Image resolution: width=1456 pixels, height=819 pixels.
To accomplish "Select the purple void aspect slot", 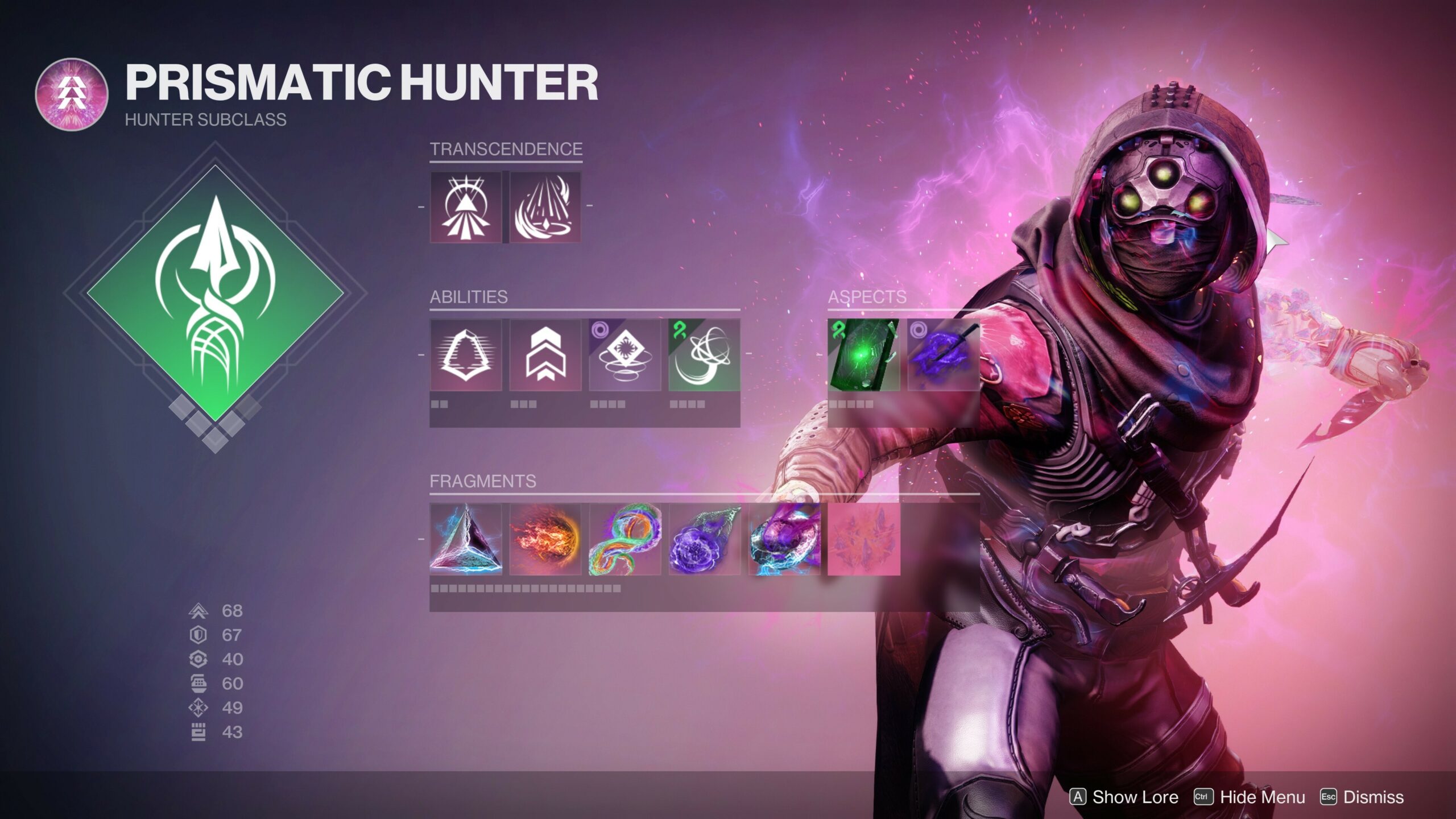I will [943, 355].
